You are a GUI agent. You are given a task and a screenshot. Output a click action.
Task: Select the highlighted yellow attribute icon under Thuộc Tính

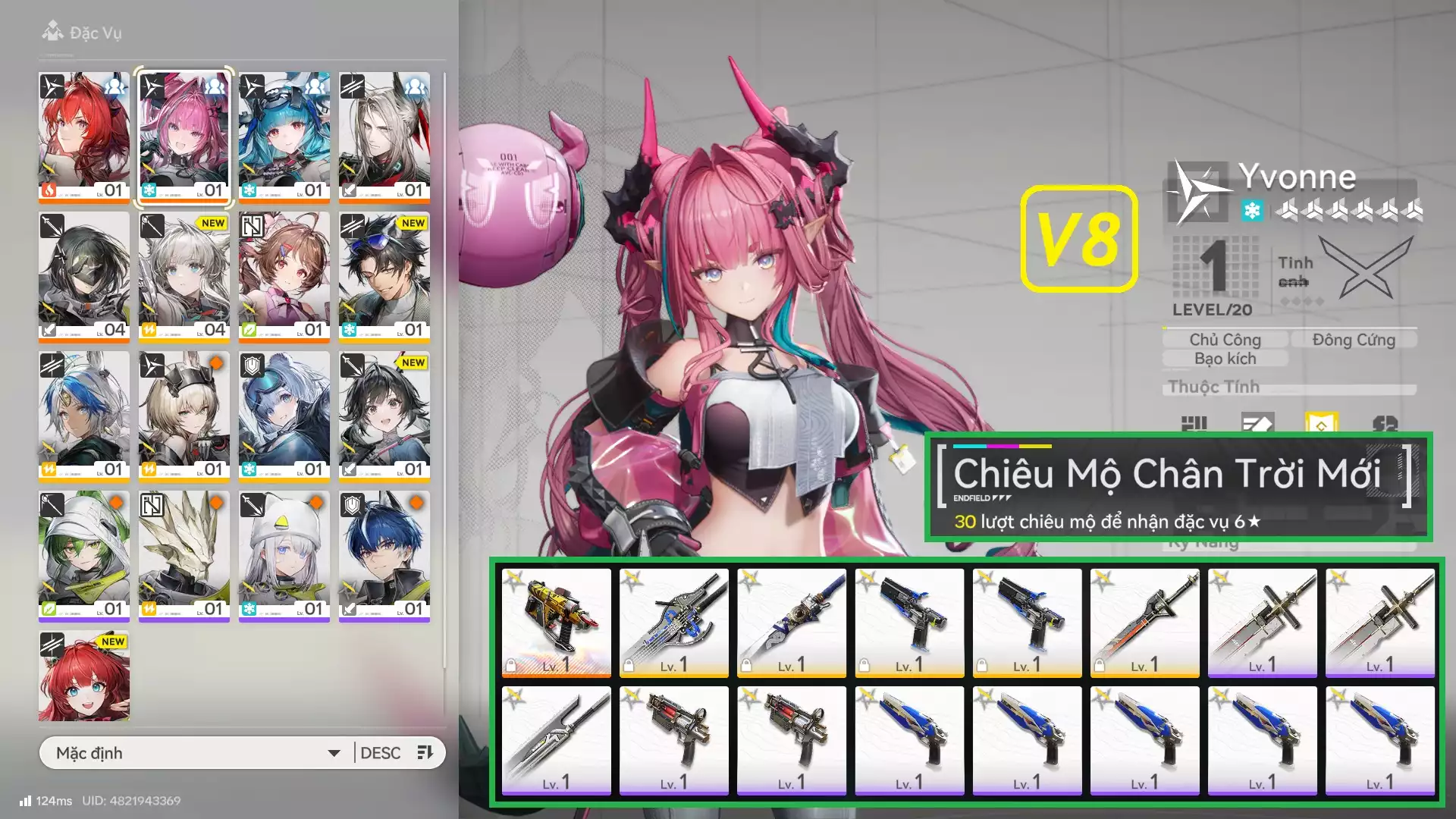(1323, 423)
